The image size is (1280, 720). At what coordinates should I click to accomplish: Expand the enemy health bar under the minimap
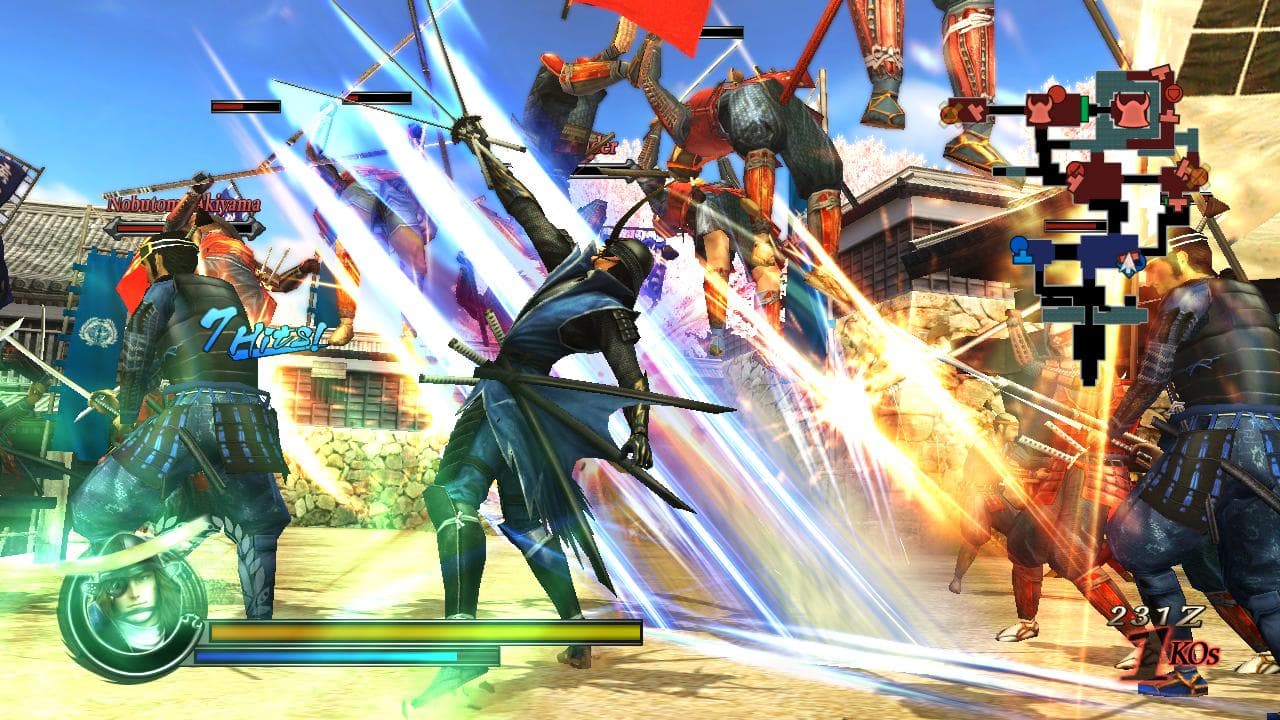coord(1073,226)
